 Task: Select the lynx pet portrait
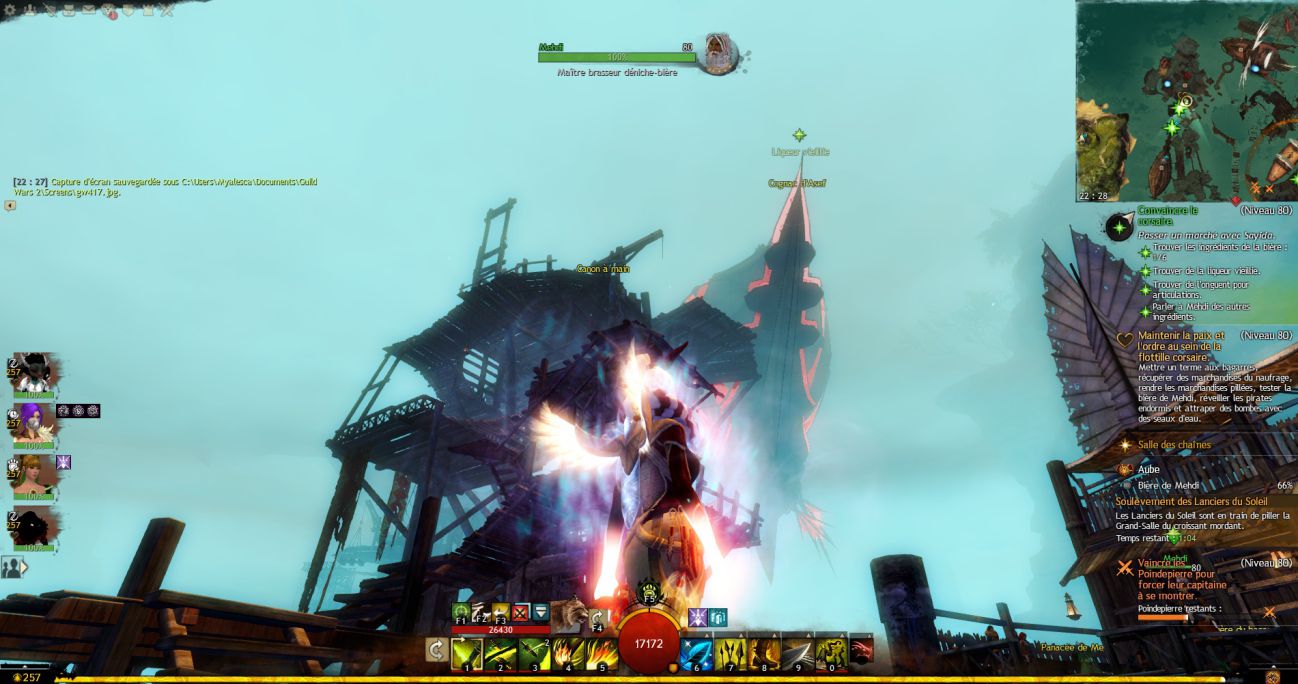(x=572, y=614)
